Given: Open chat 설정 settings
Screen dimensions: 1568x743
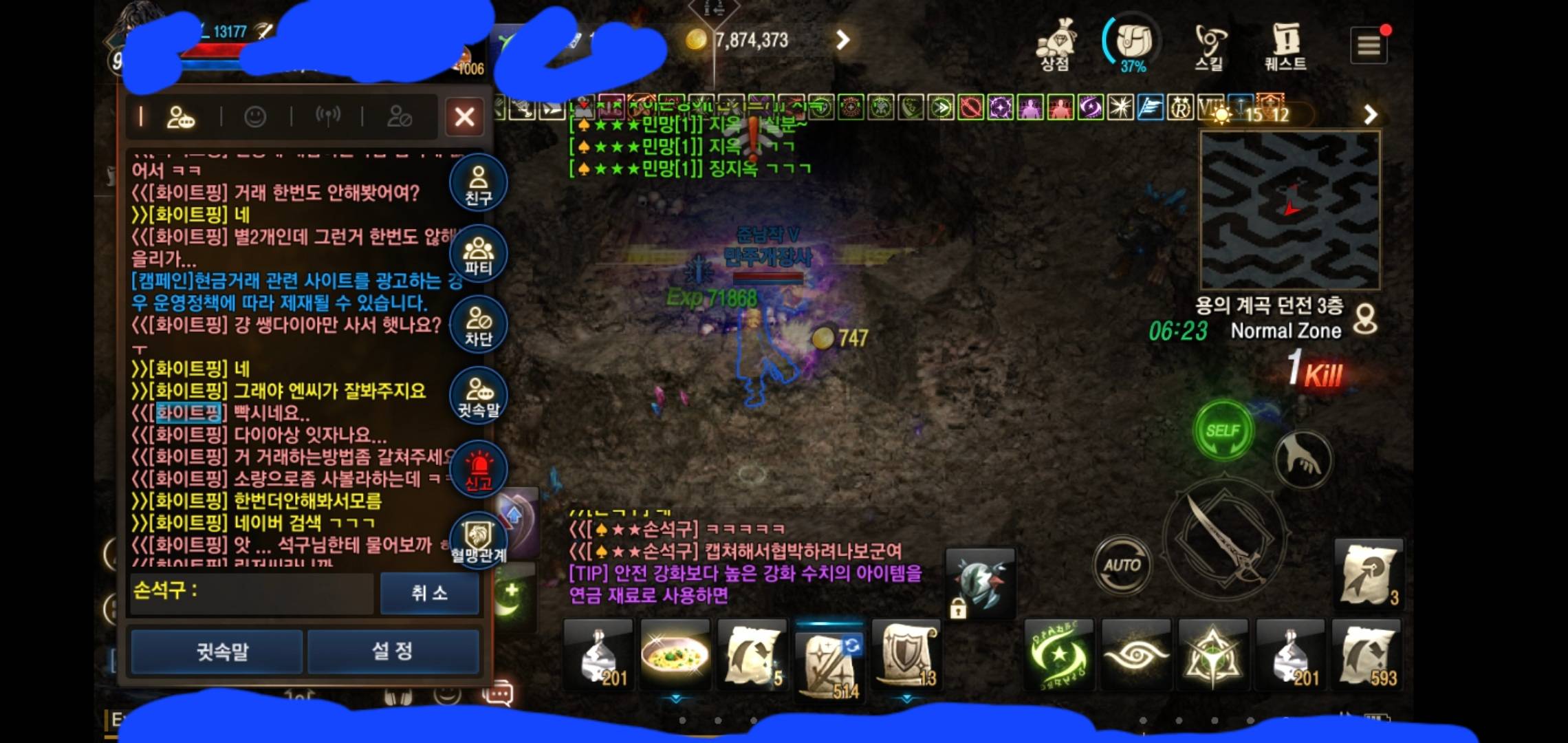Looking at the screenshot, I should [393, 651].
